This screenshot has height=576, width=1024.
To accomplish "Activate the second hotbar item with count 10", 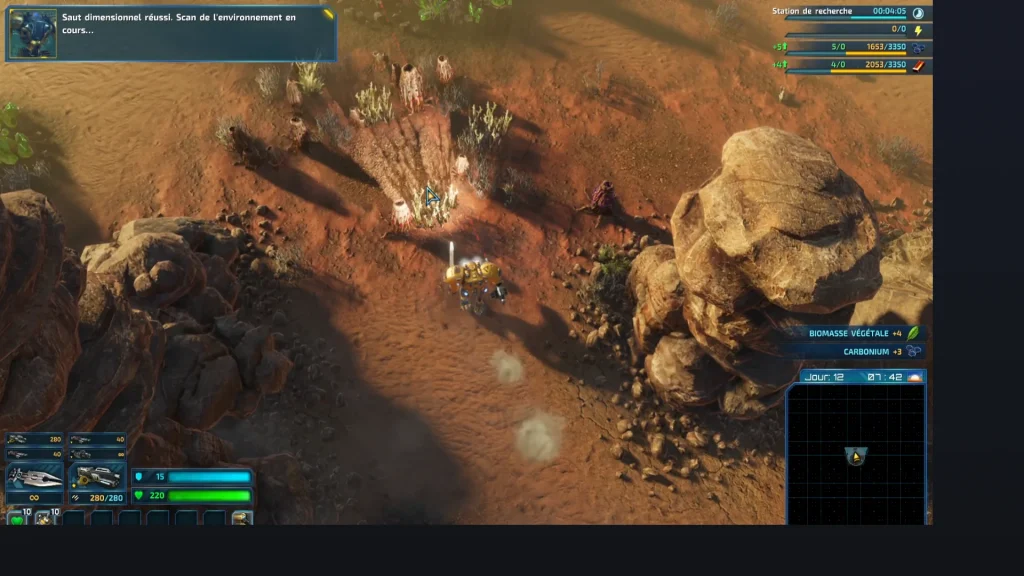I will pos(45,517).
